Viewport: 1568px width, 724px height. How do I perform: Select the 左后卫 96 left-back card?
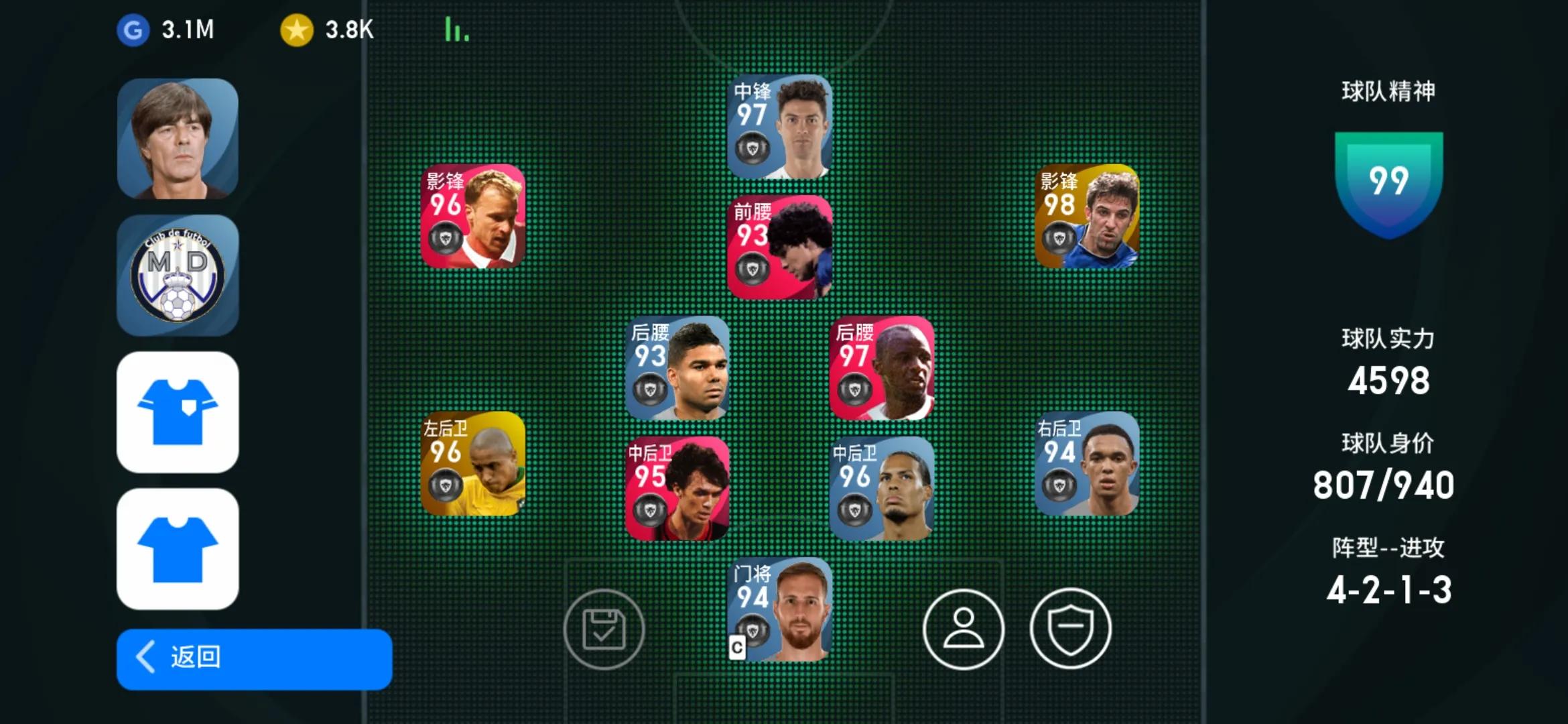point(472,464)
